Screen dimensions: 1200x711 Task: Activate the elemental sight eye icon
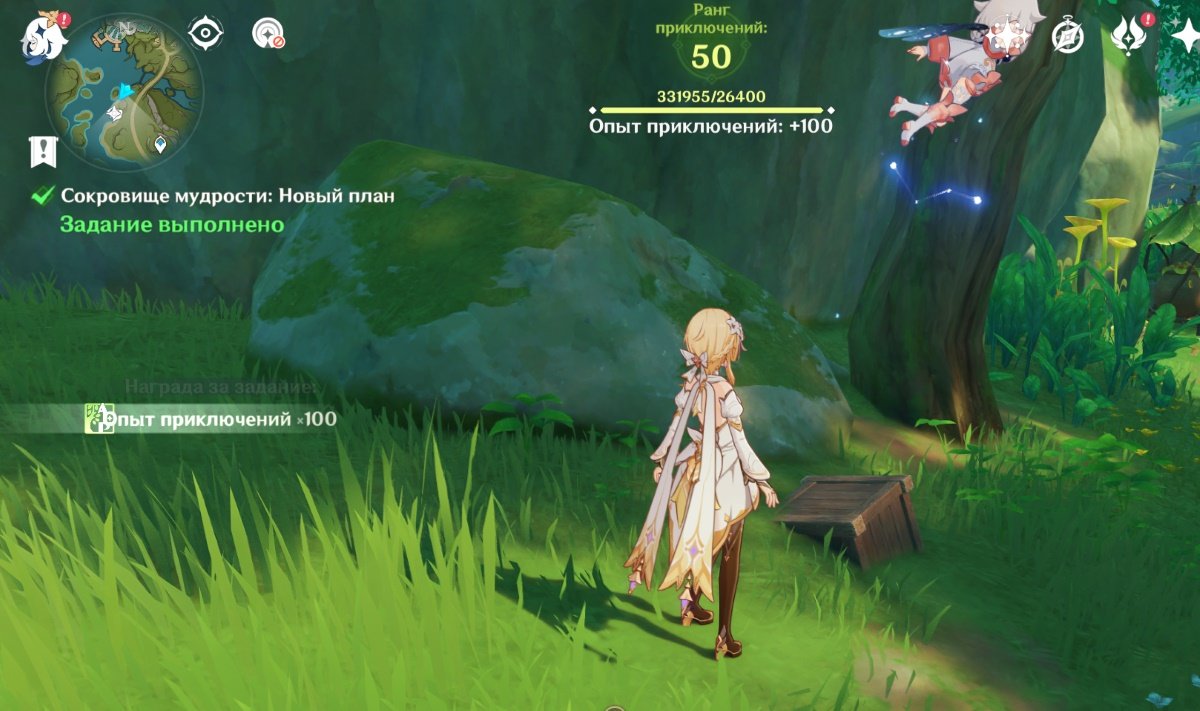point(206,33)
